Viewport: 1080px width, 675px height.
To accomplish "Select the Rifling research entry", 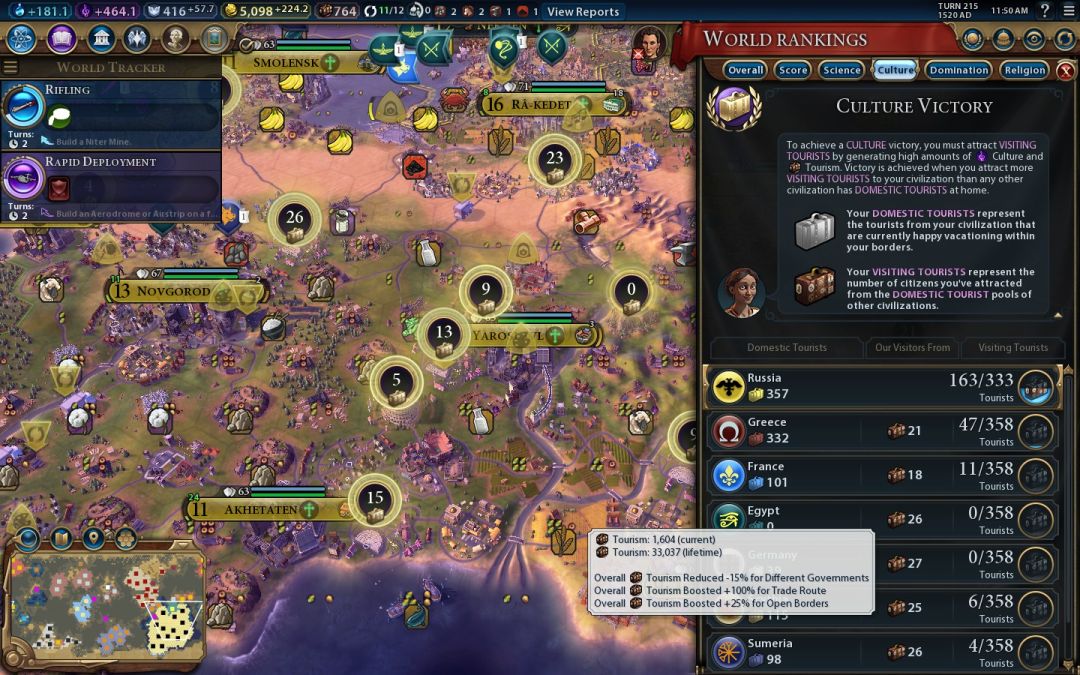I will (x=110, y=112).
